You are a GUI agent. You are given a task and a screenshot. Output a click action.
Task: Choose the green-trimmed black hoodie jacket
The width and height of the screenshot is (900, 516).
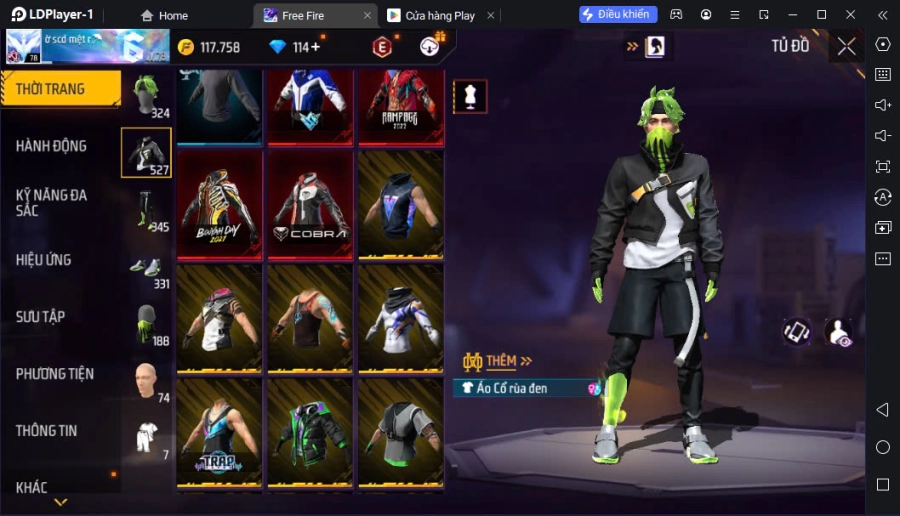[x=310, y=432]
